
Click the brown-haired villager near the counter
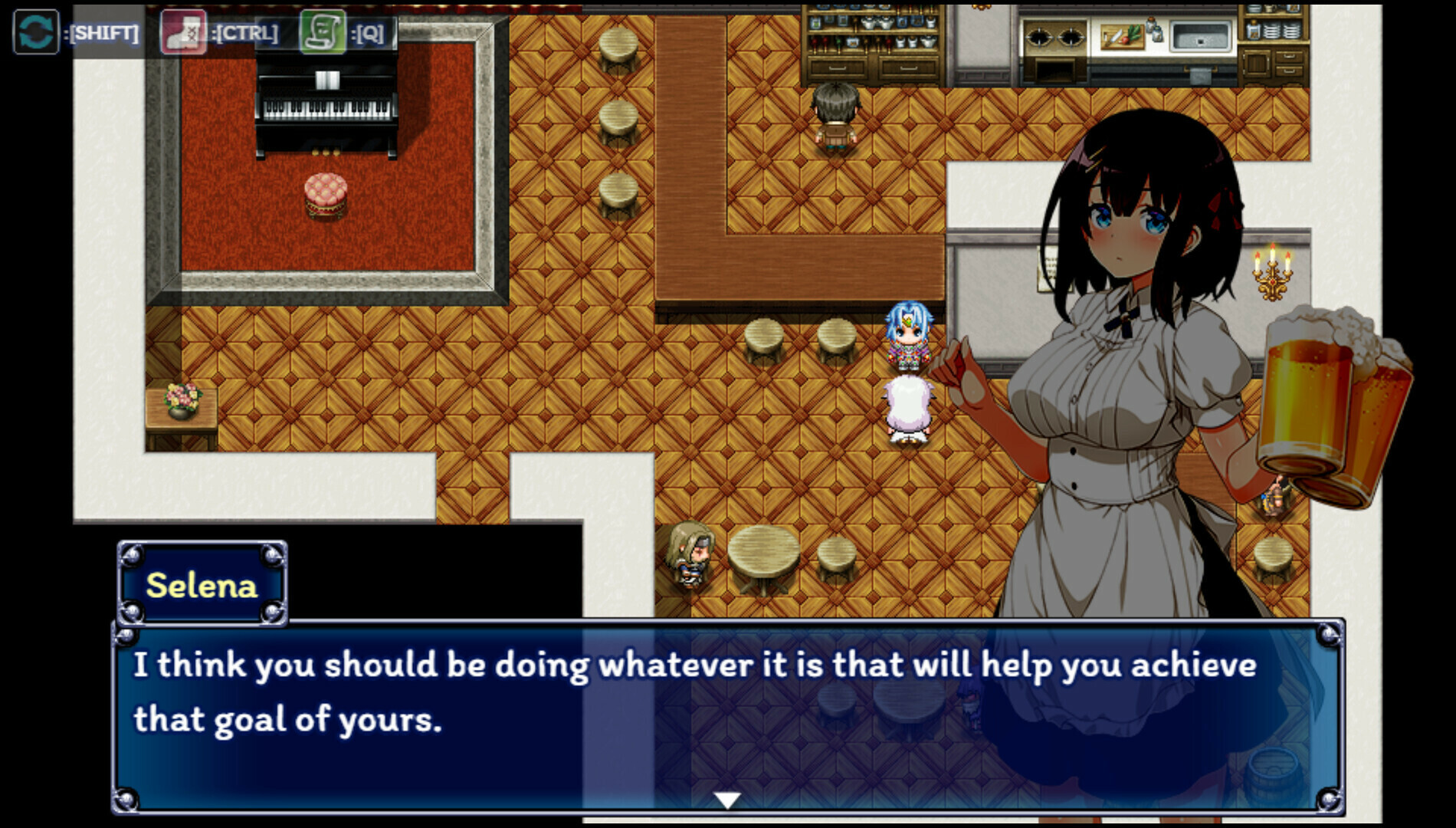click(838, 115)
